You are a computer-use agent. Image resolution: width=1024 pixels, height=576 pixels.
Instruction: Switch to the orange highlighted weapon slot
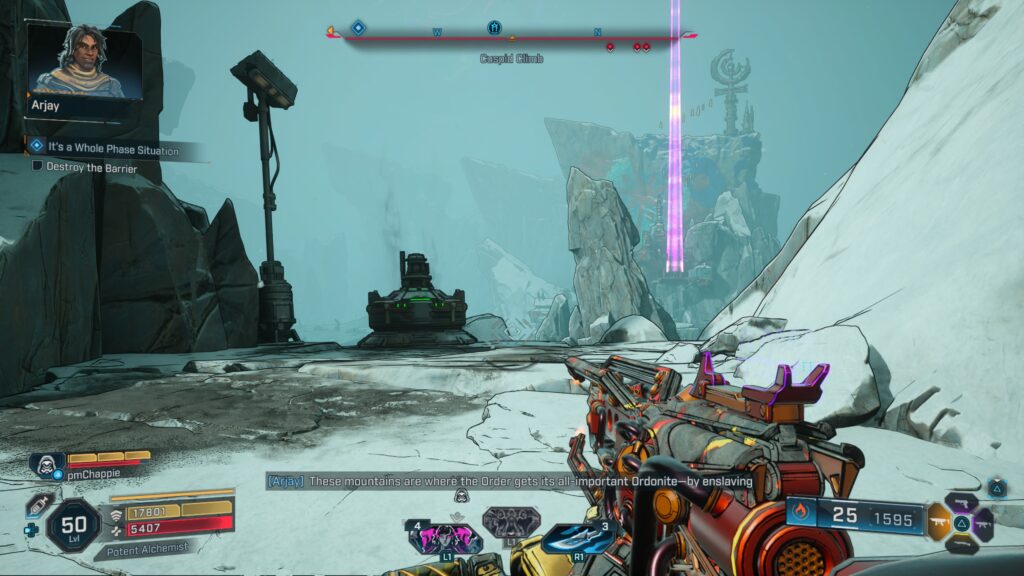click(x=939, y=522)
